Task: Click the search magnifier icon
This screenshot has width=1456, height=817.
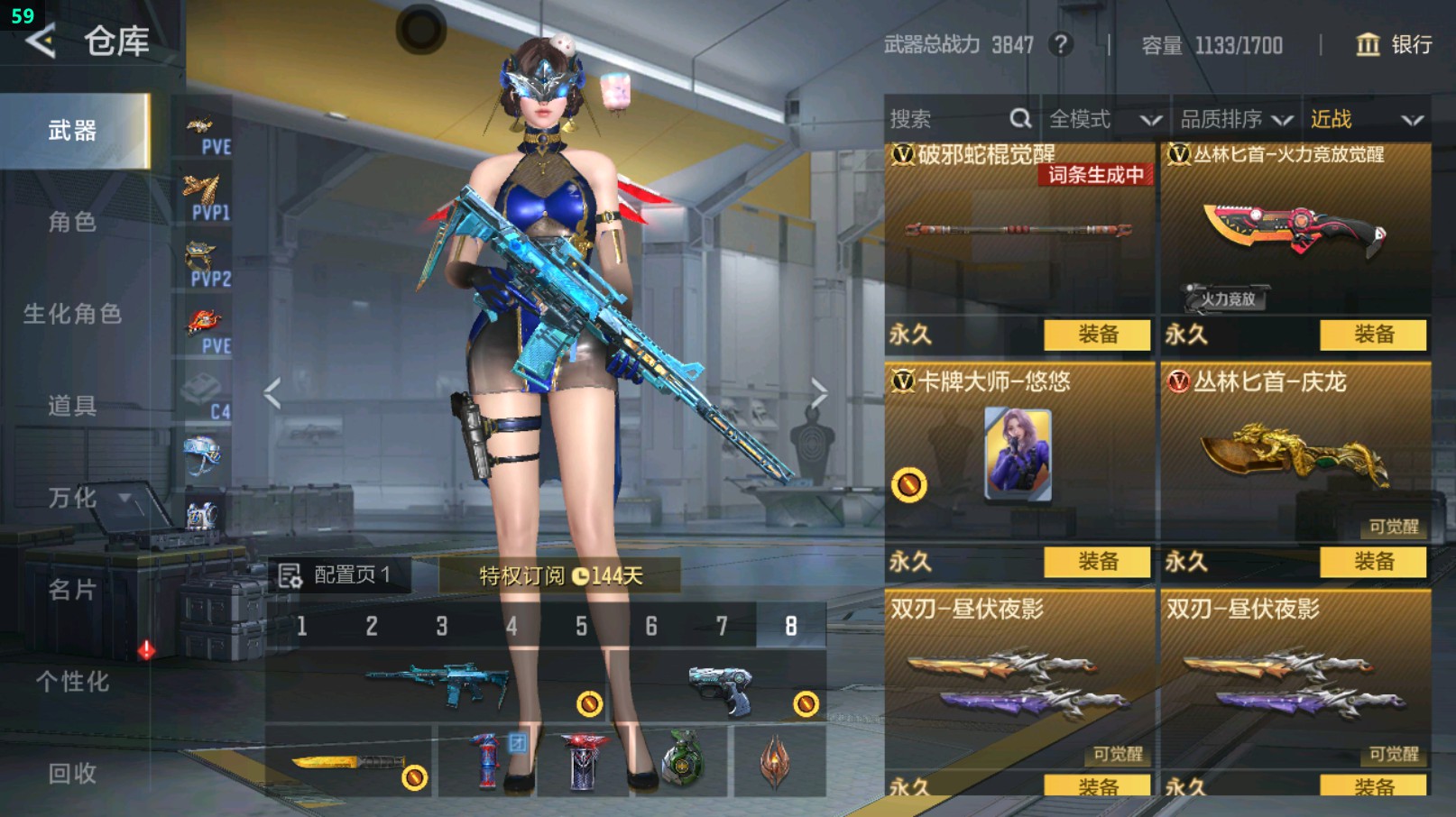Action: 1019,117
